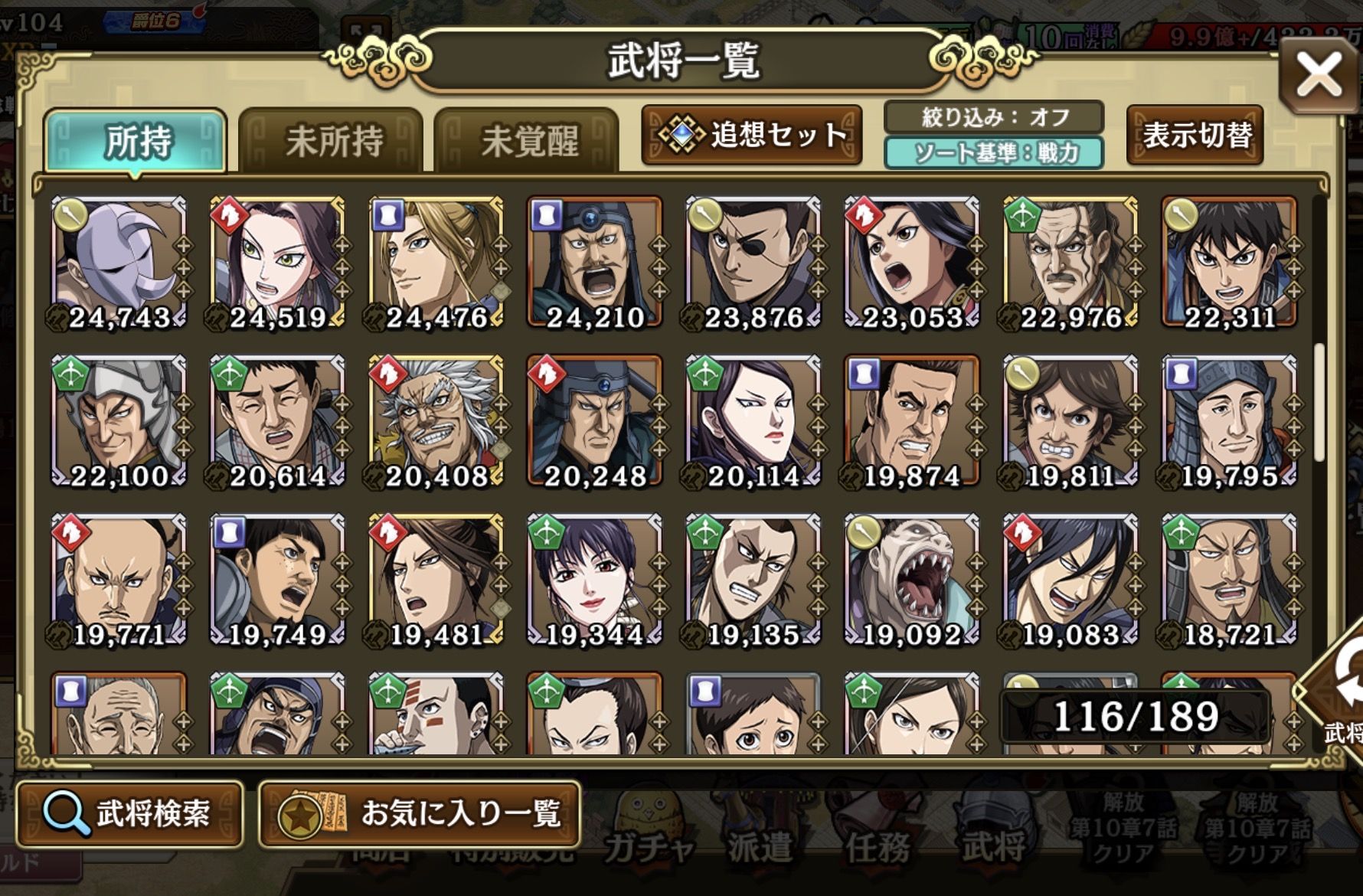Image resolution: width=1363 pixels, height=896 pixels.
Task: Choose the general with 19,344 power
Action: (x=594, y=579)
